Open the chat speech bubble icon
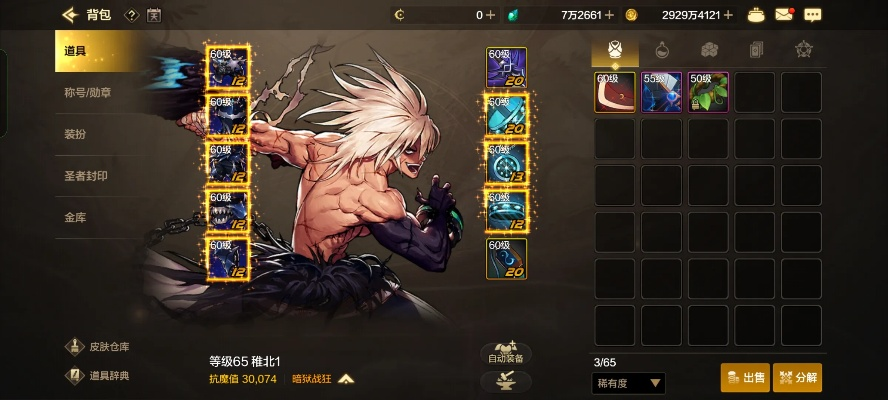Image resolution: width=888 pixels, height=400 pixels. coord(812,15)
